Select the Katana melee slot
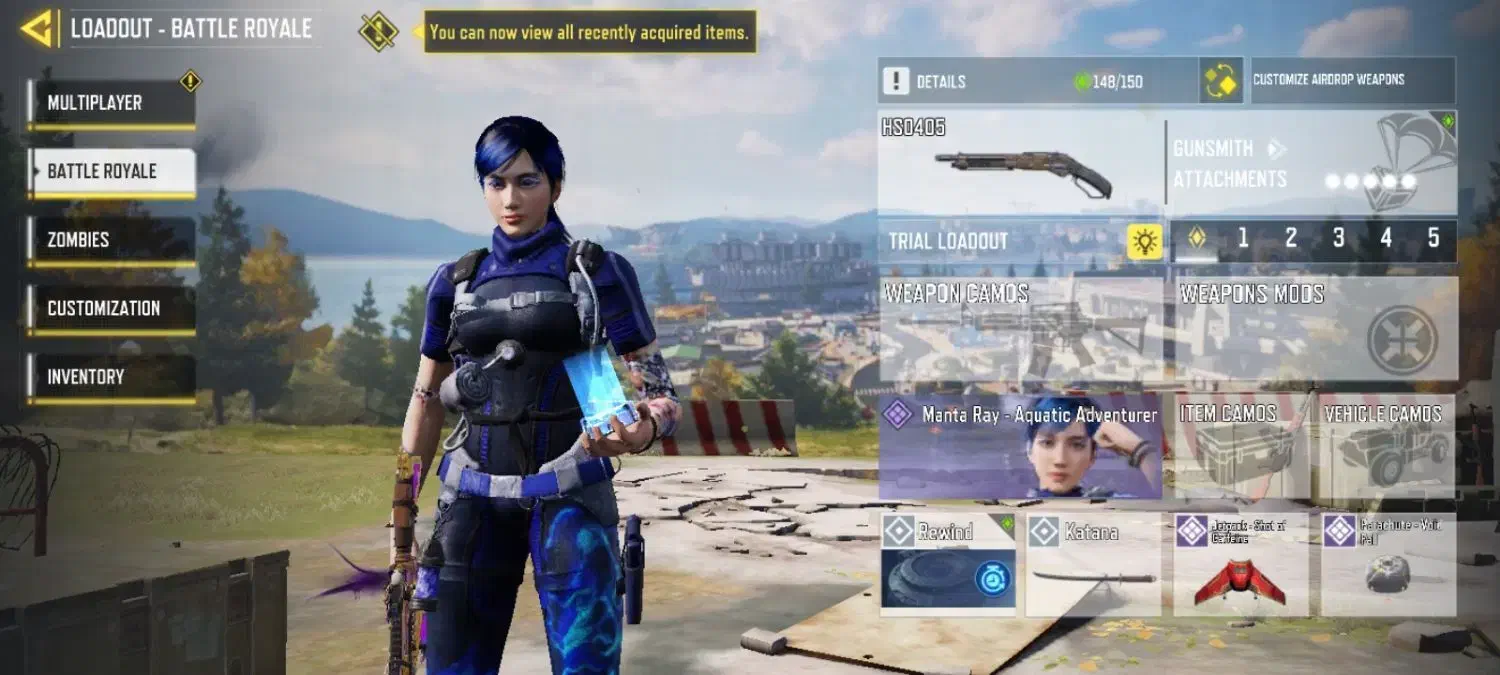 coord(1093,565)
